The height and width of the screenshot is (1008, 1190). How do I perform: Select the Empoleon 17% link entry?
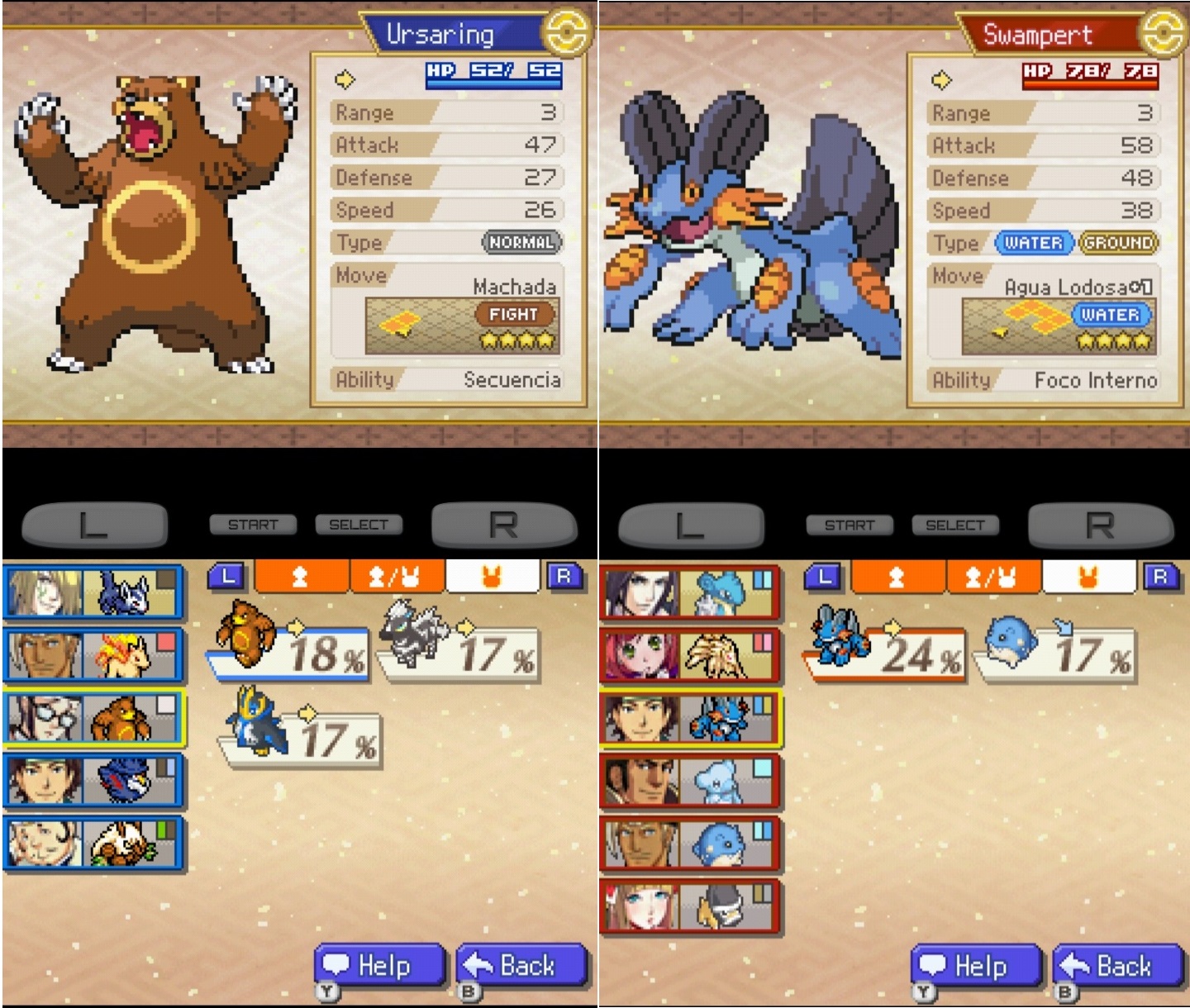(299, 737)
